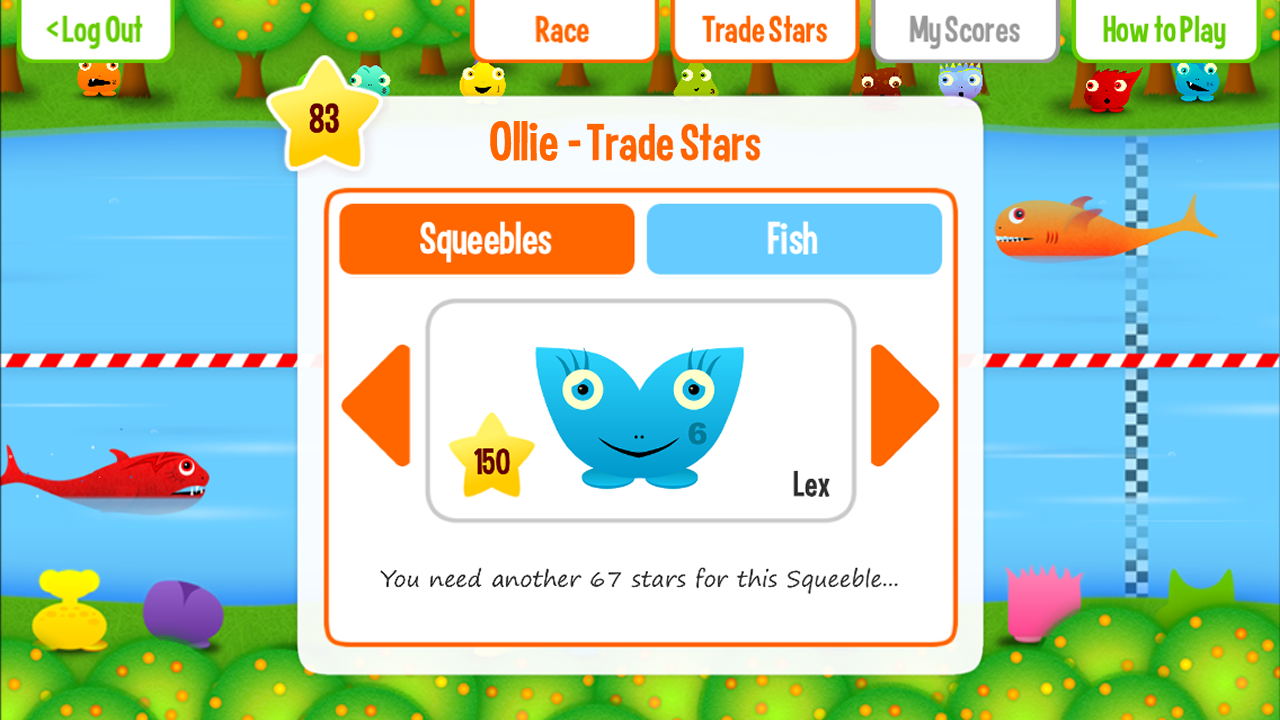The height and width of the screenshot is (720, 1280).
Task: Switch to the My Scores tab
Action: pyautogui.click(x=964, y=30)
